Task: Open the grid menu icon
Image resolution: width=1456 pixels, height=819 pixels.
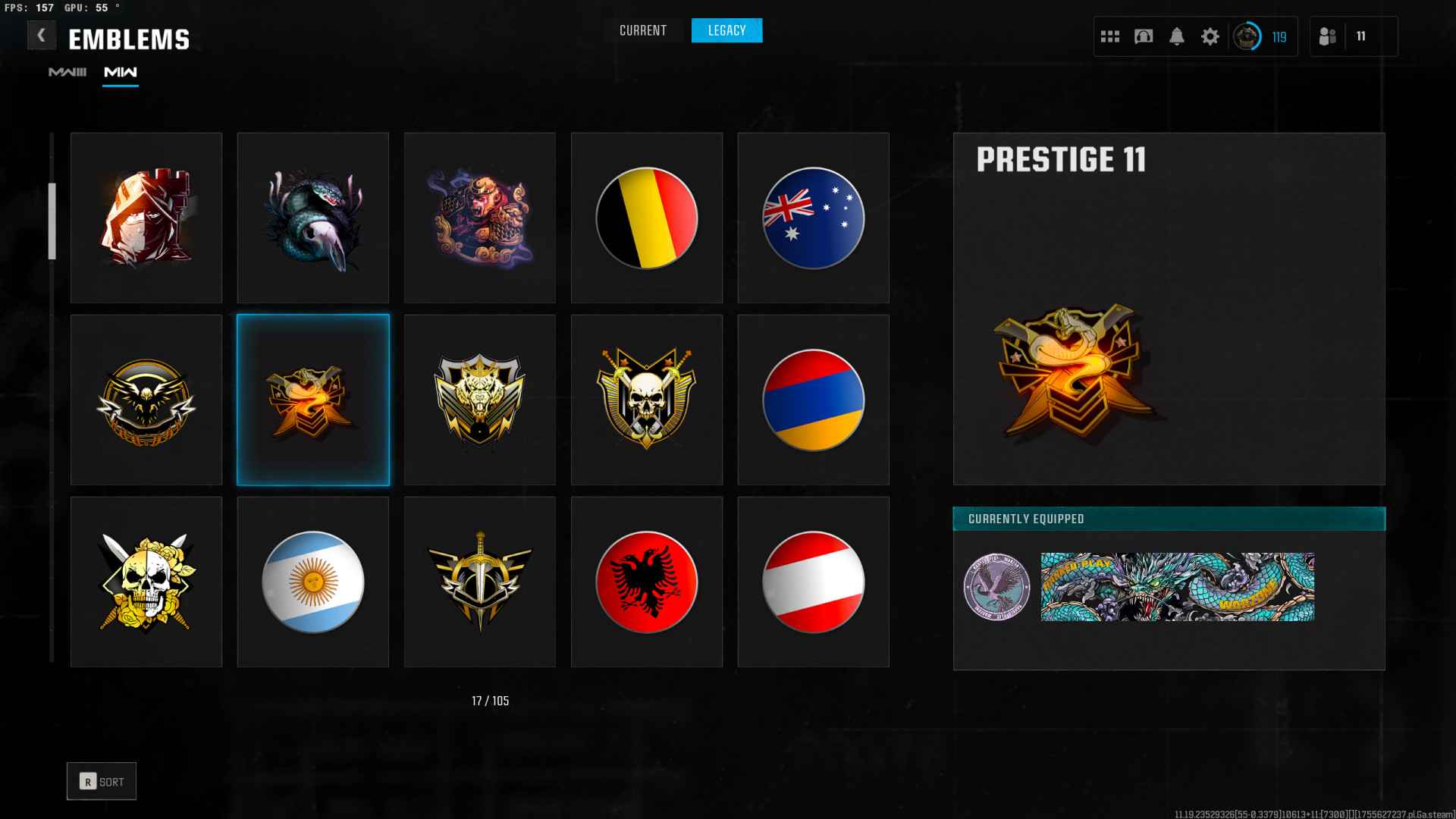Action: [x=1109, y=36]
